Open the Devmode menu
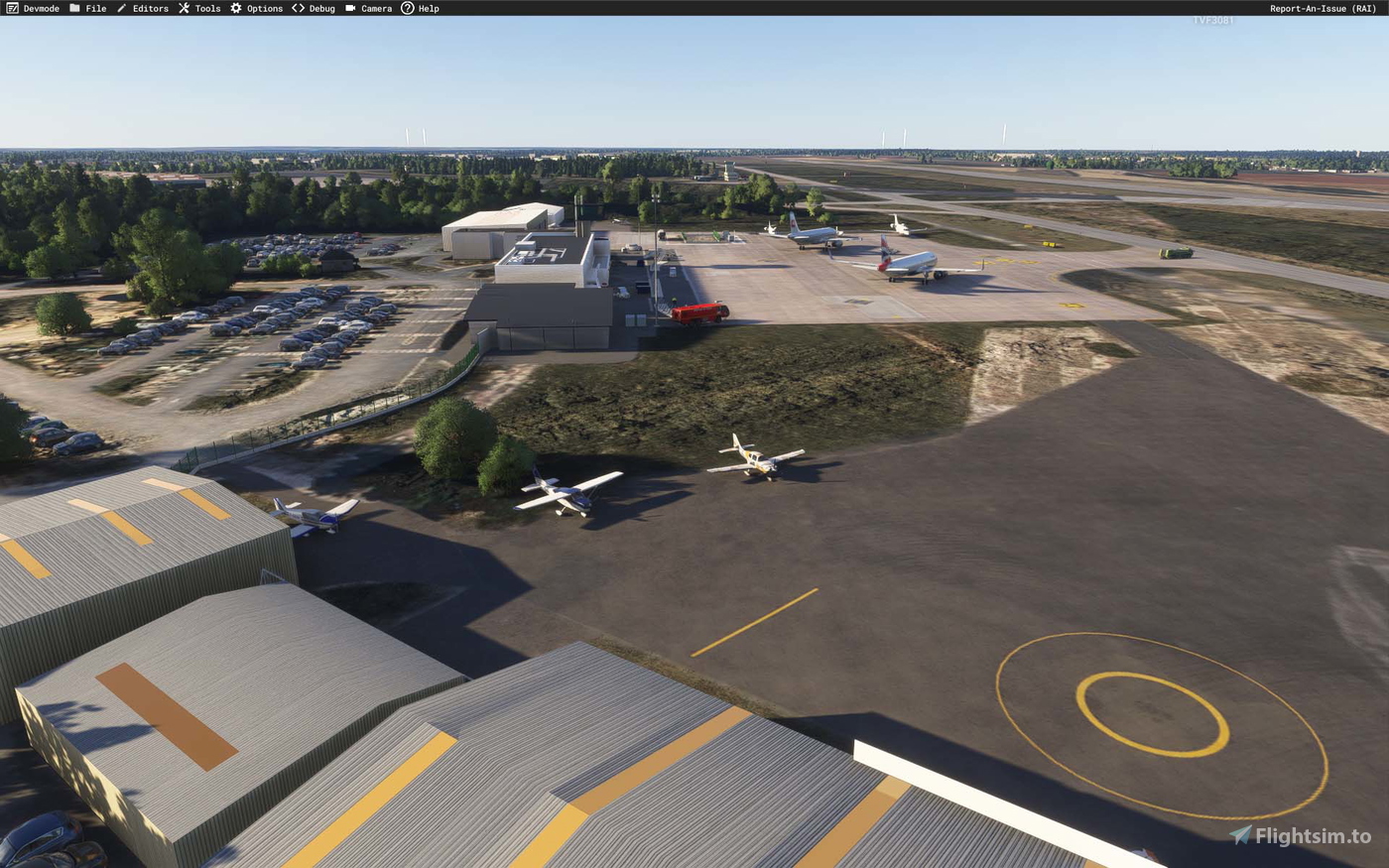The height and width of the screenshot is (868, 1389). [40, 8]
